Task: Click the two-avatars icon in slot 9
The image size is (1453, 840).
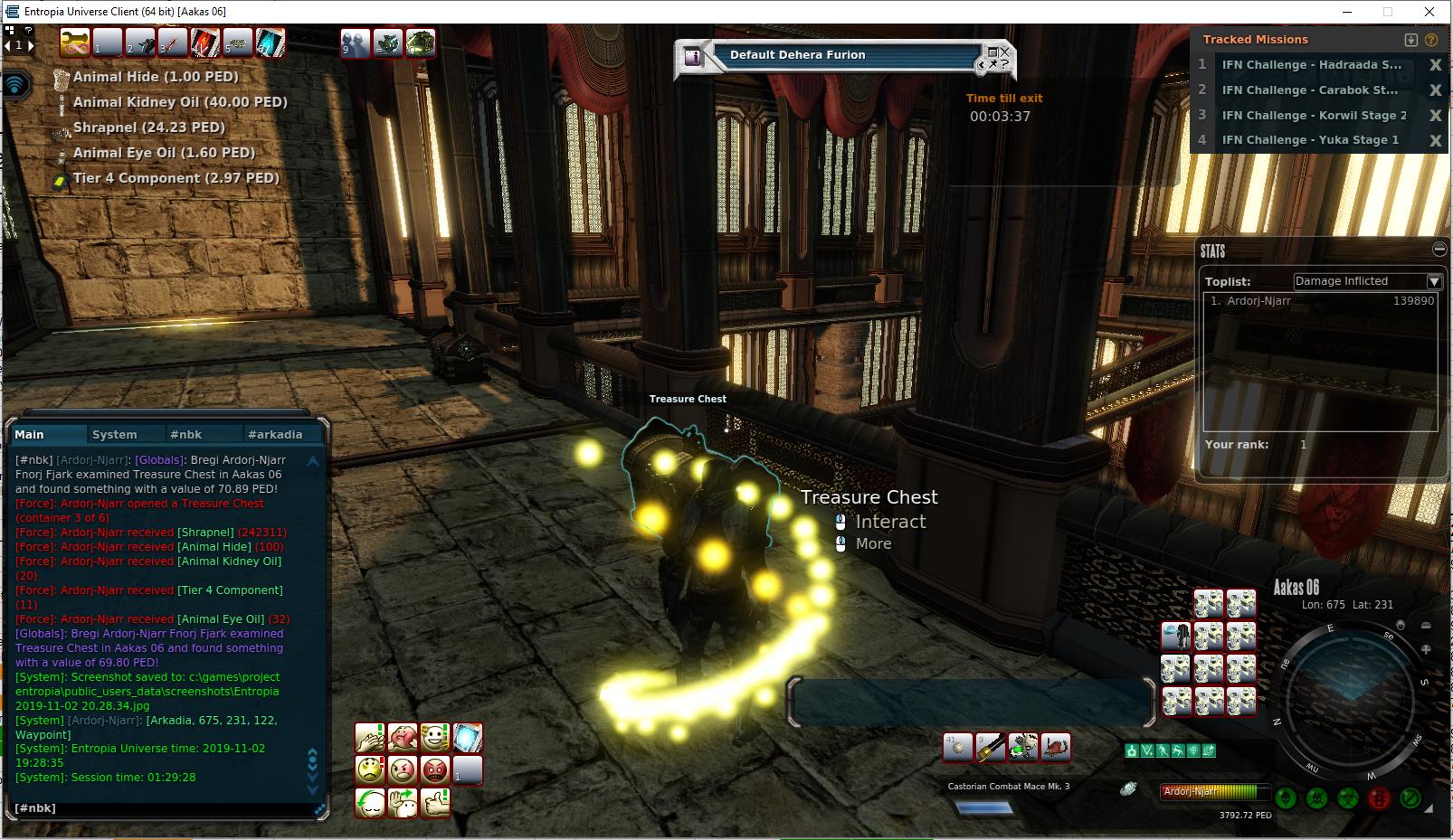Action: tap(355, 42)
